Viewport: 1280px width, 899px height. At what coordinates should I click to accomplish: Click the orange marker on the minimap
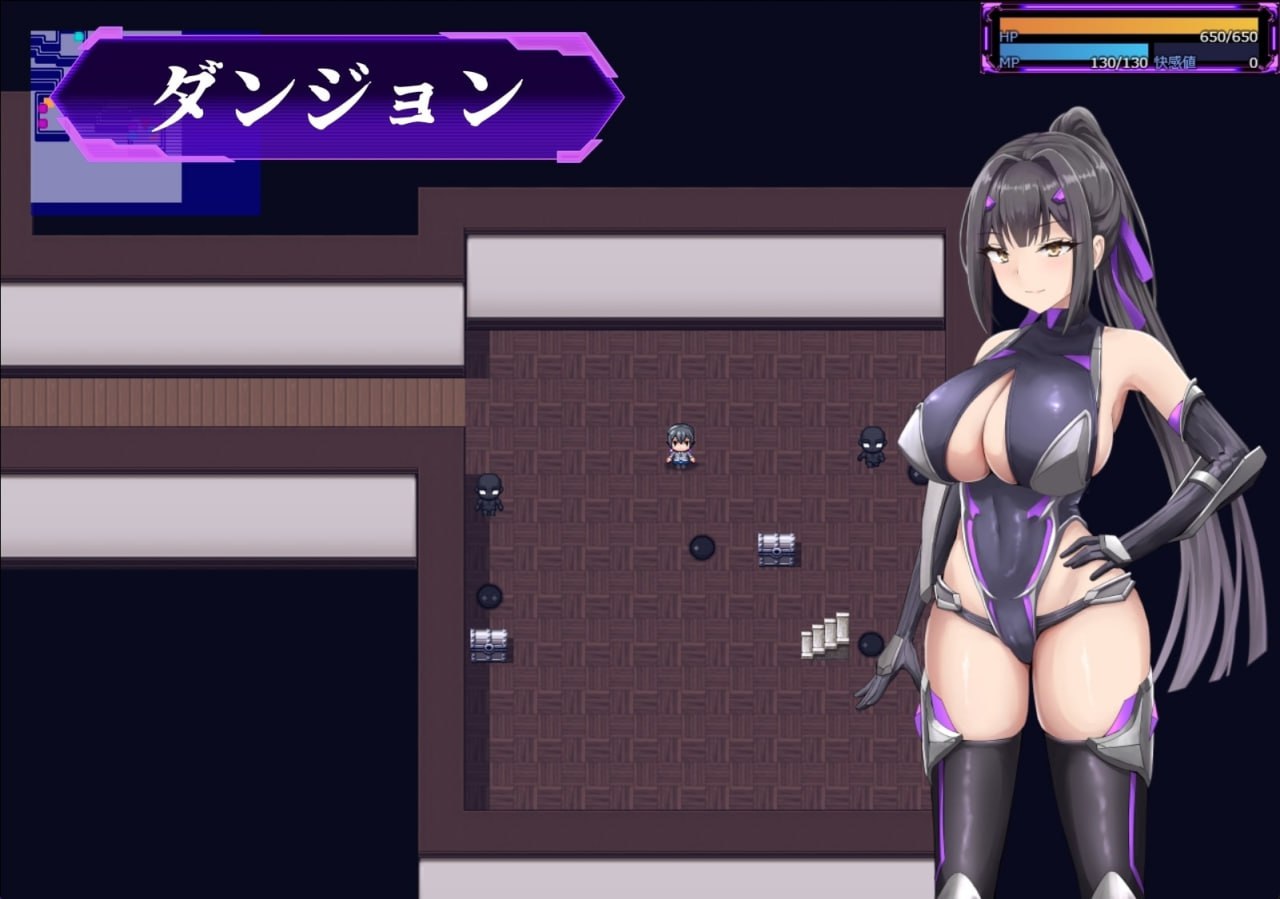click(x=49, y=103)
